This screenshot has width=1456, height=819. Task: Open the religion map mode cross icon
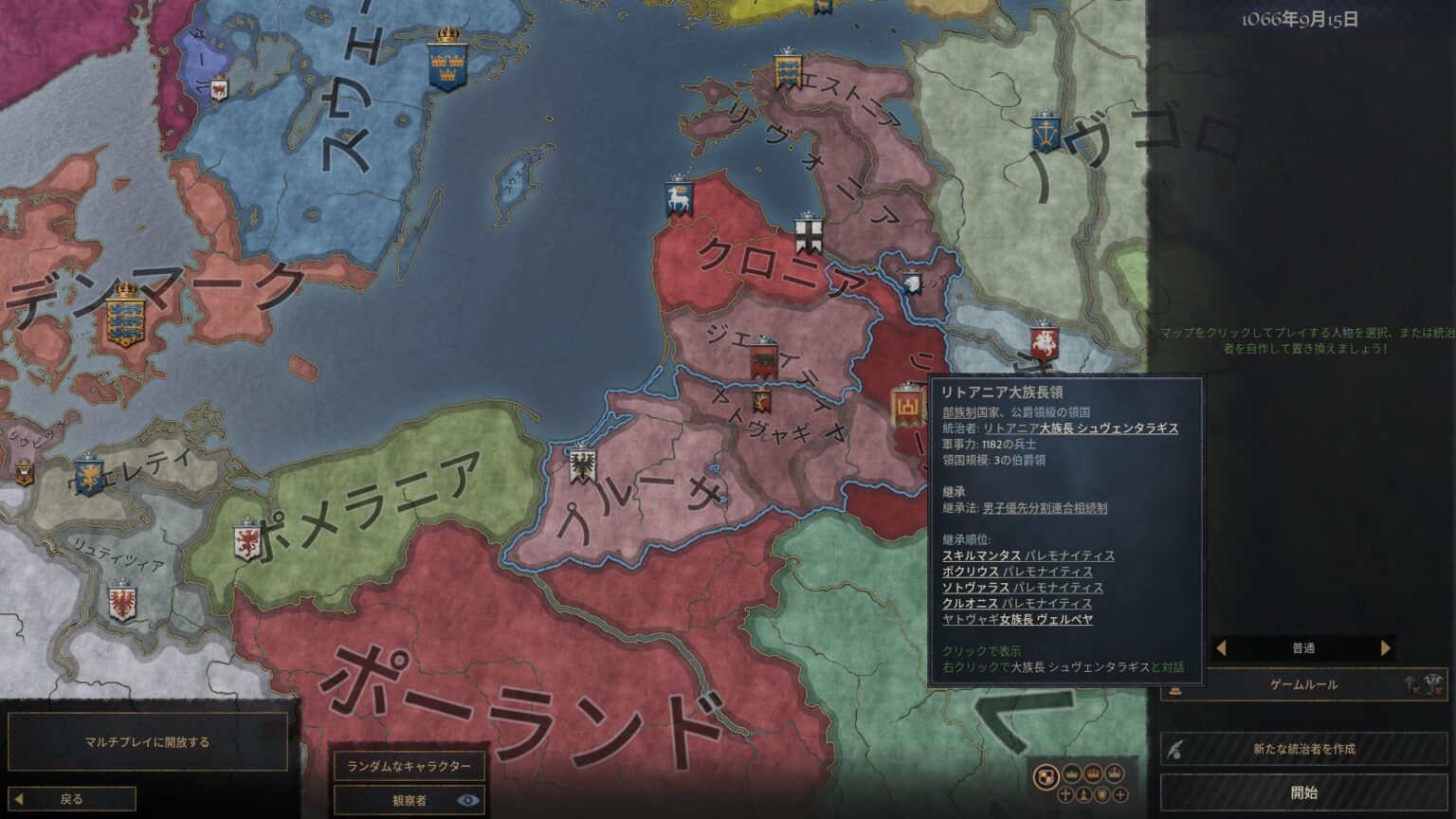(1065, 795)
